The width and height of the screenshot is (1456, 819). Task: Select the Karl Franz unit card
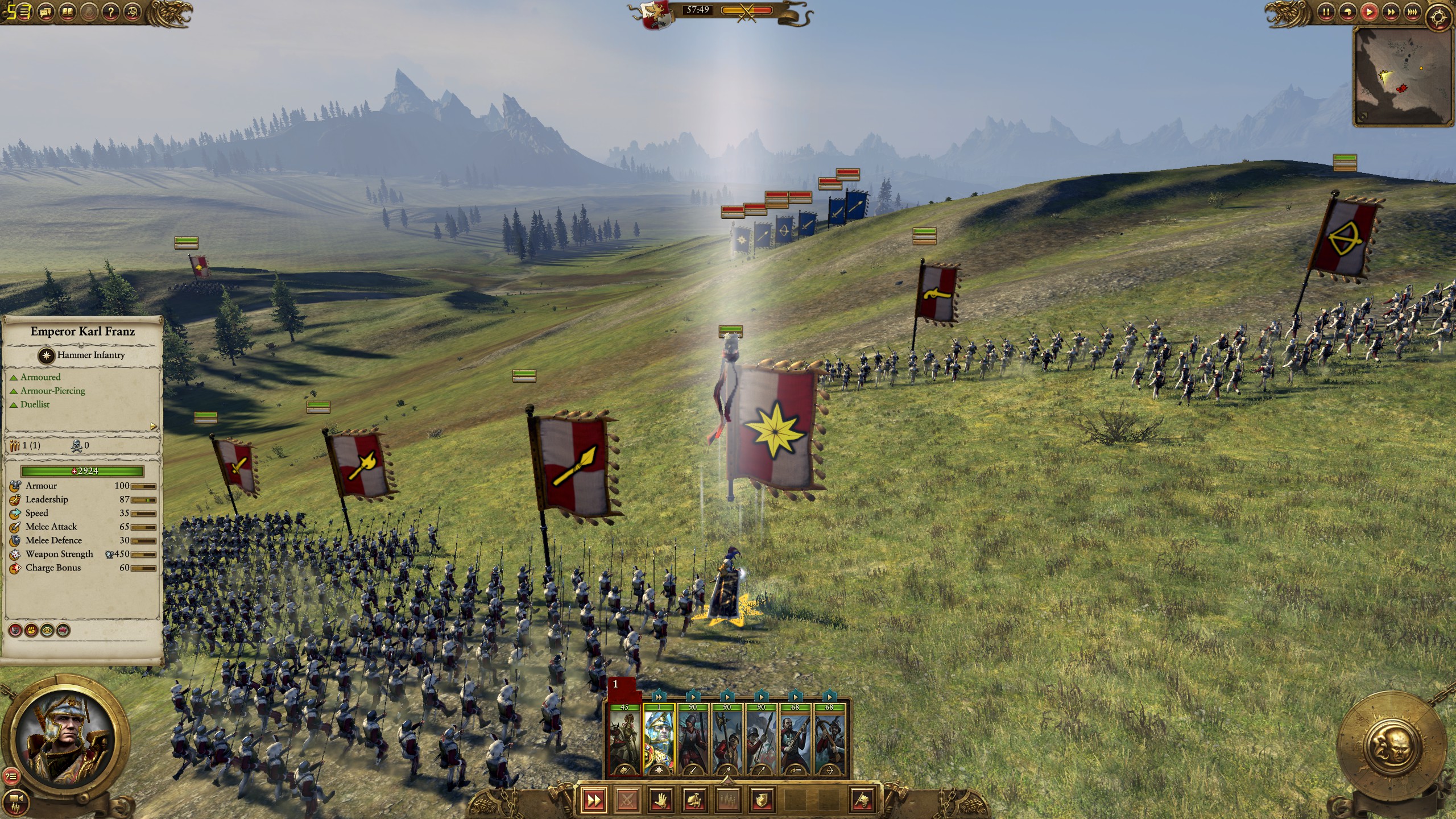[659, 741]
